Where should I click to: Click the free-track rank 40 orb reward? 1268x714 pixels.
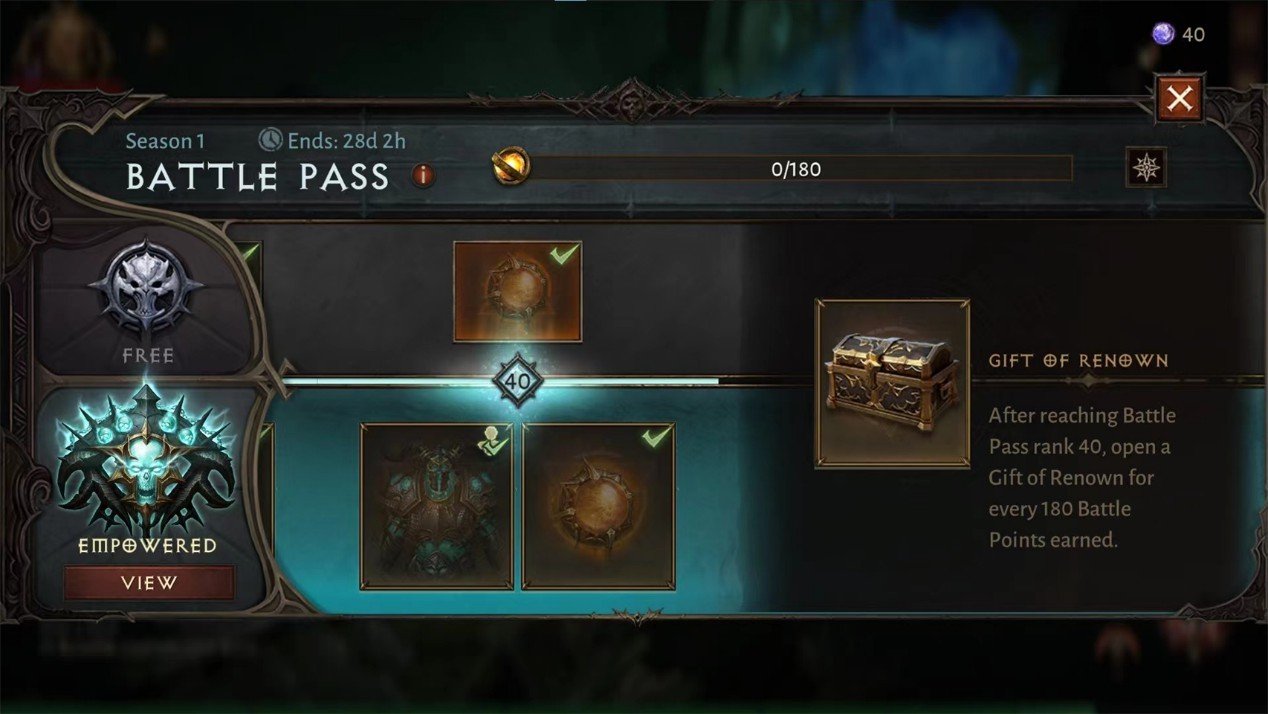click(517, 291)
